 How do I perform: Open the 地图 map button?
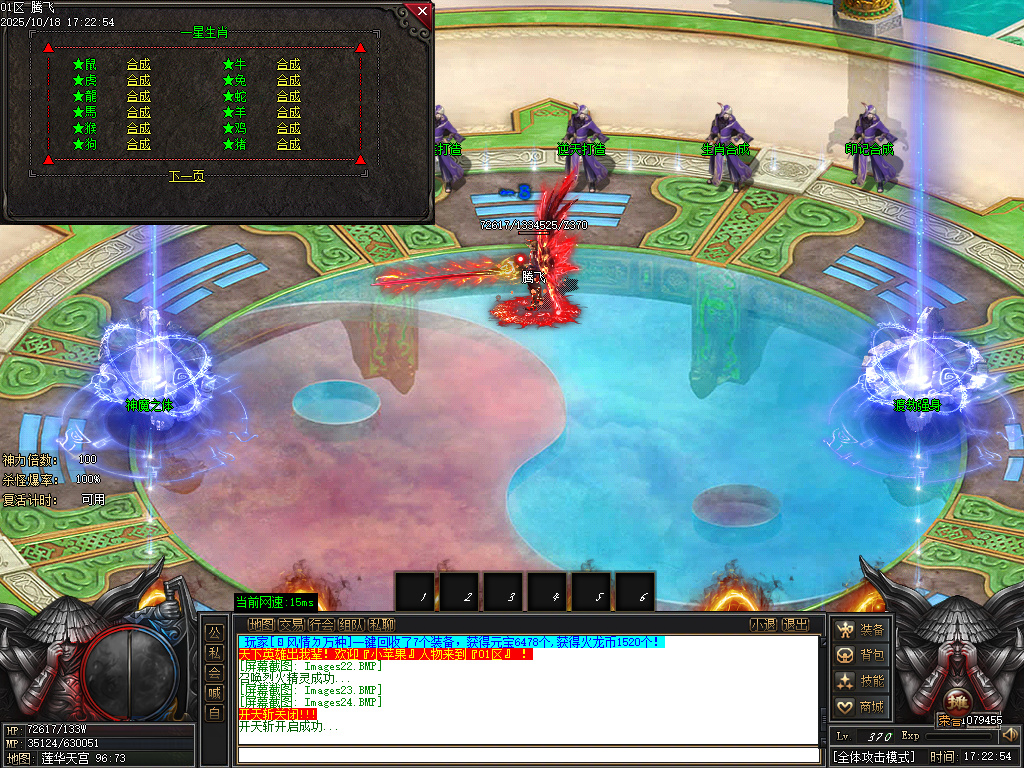point(261,625)
